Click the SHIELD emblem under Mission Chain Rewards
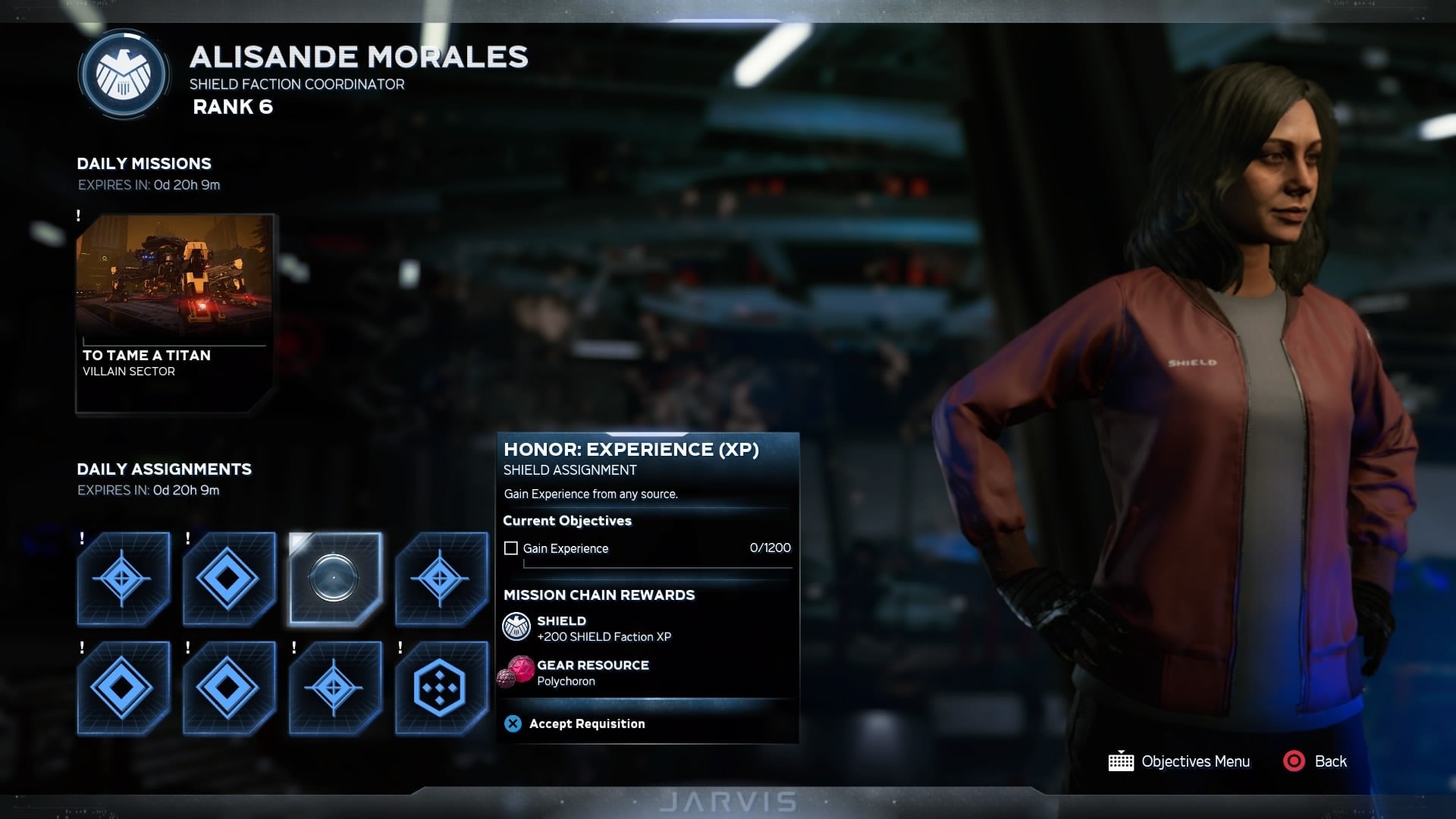This screenshot has width=1456, height=819. click(x=516, y=627)
